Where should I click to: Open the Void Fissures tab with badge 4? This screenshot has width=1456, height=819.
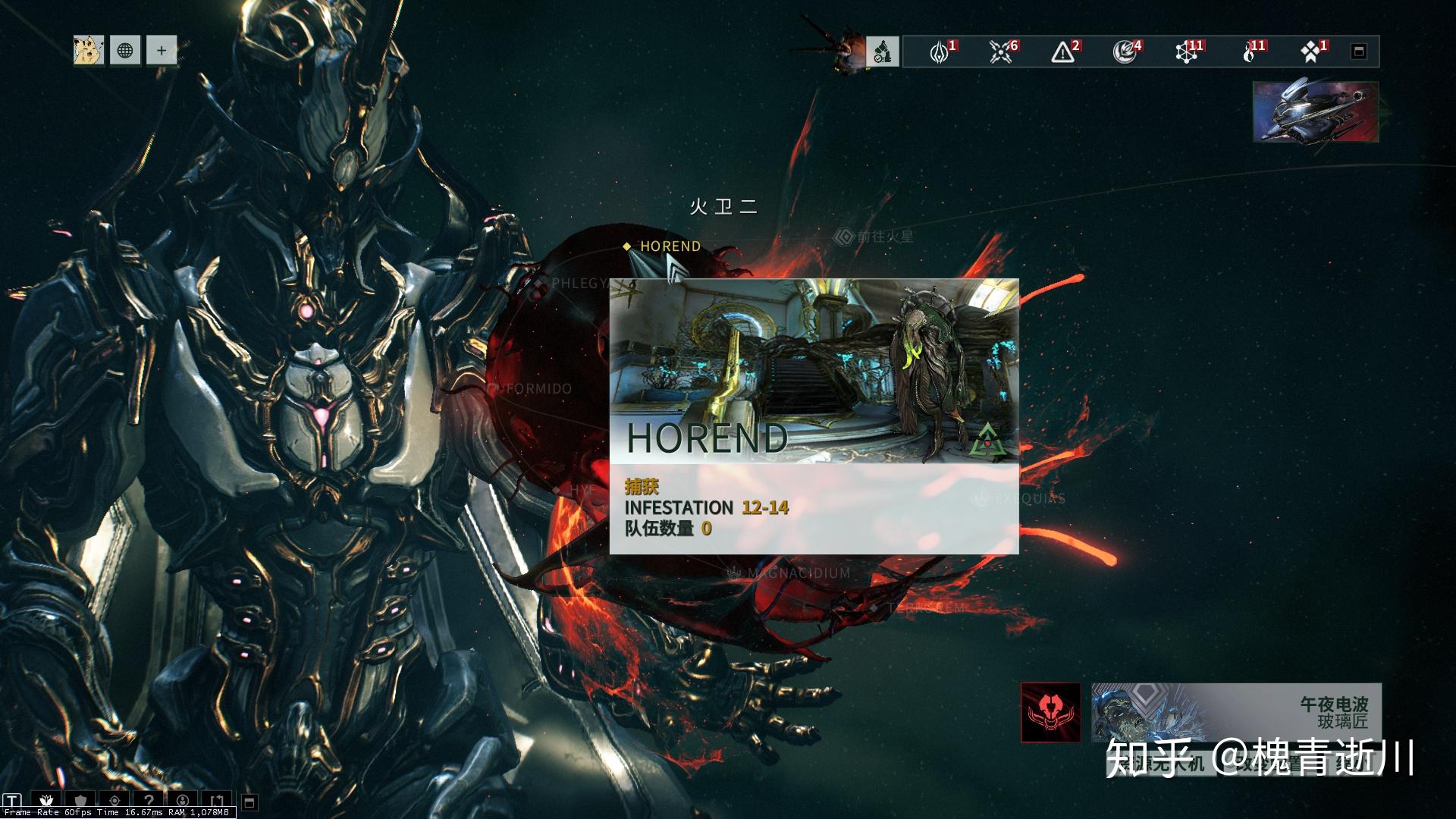coord(1125,52)
